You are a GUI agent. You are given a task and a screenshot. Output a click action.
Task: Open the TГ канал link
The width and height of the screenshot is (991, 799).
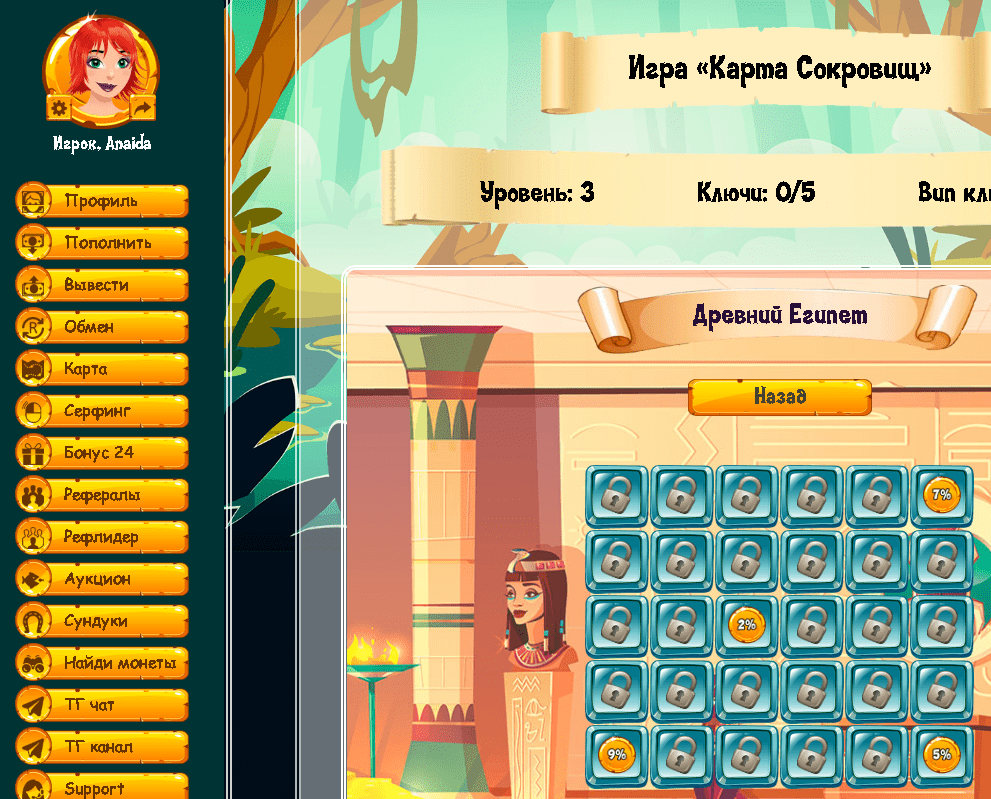tap(102, 747)
